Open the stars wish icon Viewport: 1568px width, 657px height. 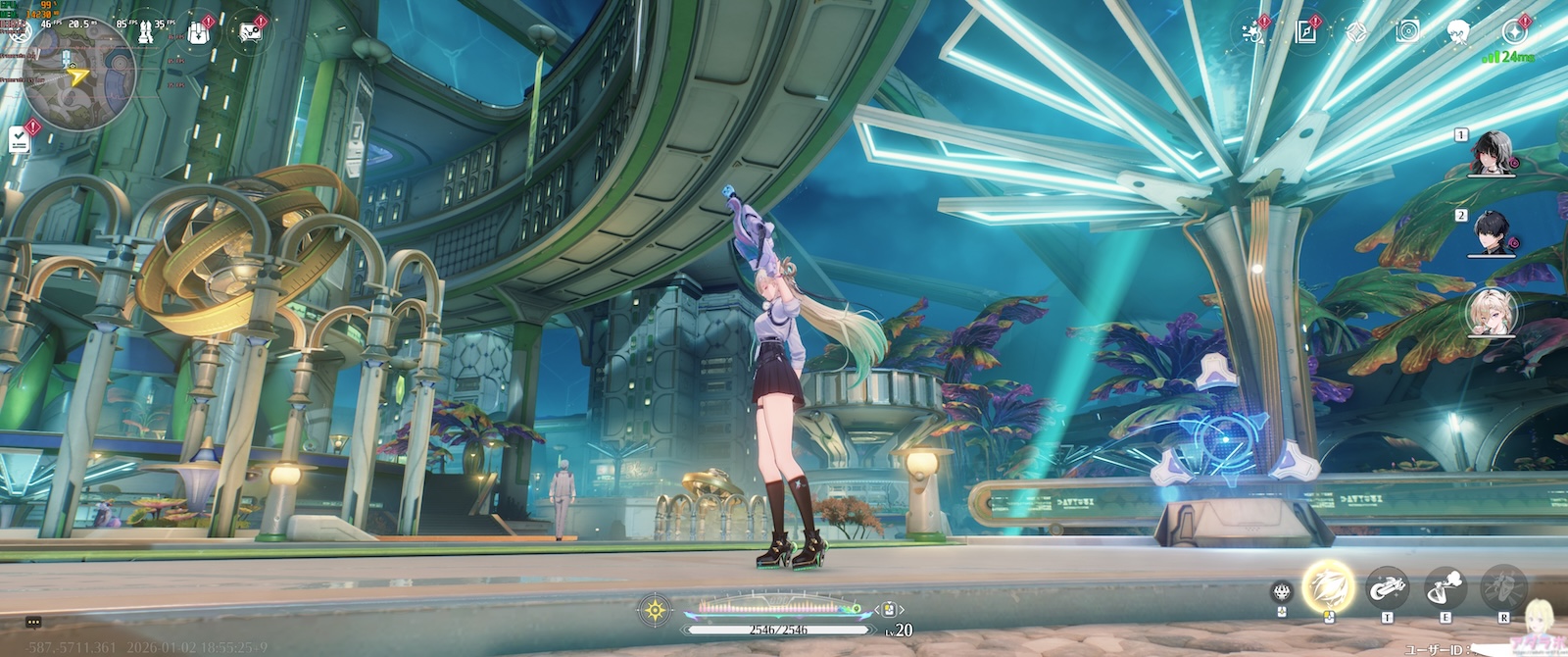click(x=1253, y=32)
